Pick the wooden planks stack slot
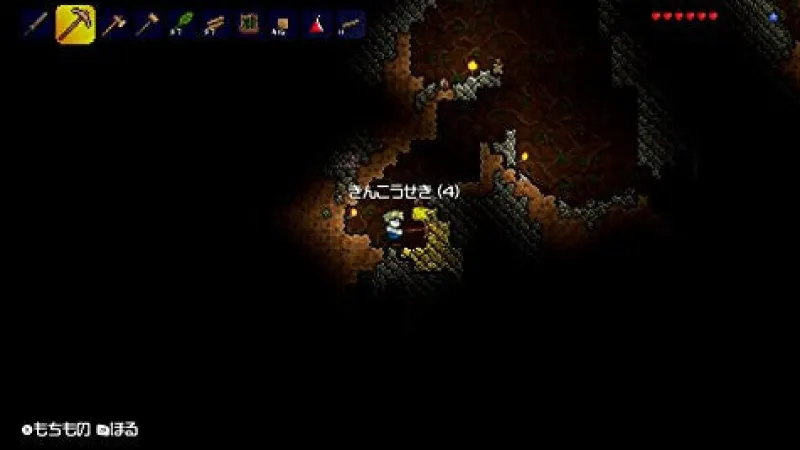 tap(215, 24)
